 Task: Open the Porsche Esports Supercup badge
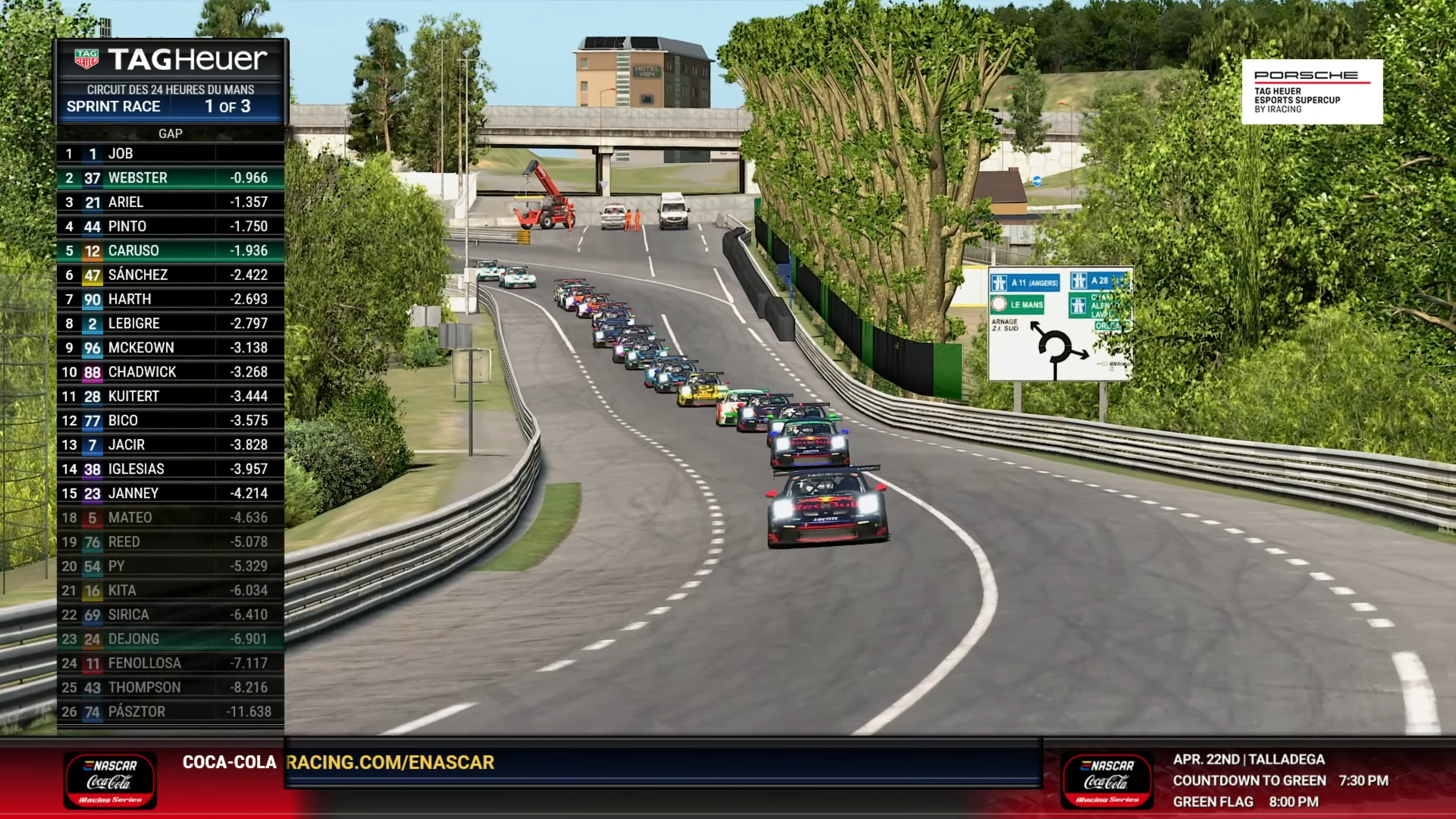coord(1312,92)
